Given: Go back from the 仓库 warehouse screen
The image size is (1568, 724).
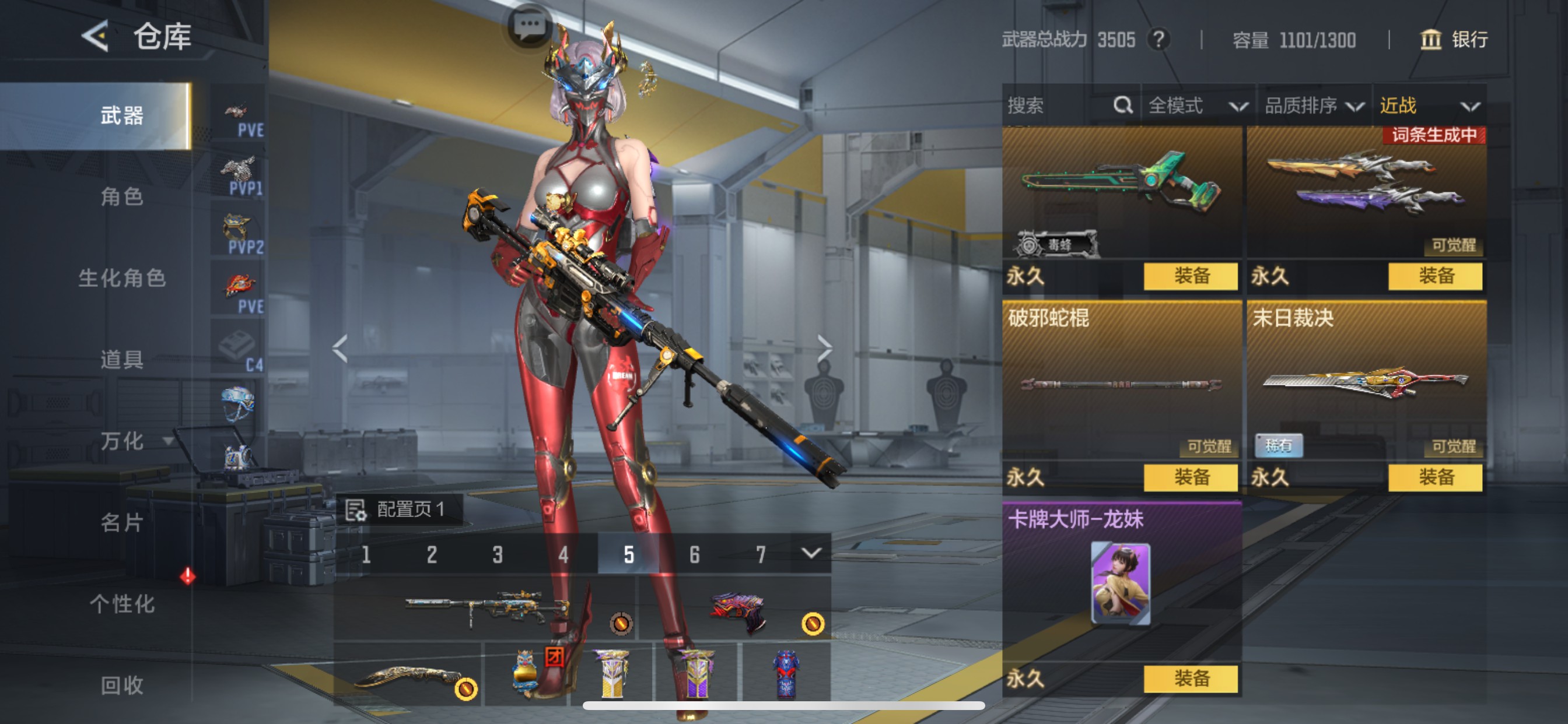Looking at the screenshot, I should point(96,37).
